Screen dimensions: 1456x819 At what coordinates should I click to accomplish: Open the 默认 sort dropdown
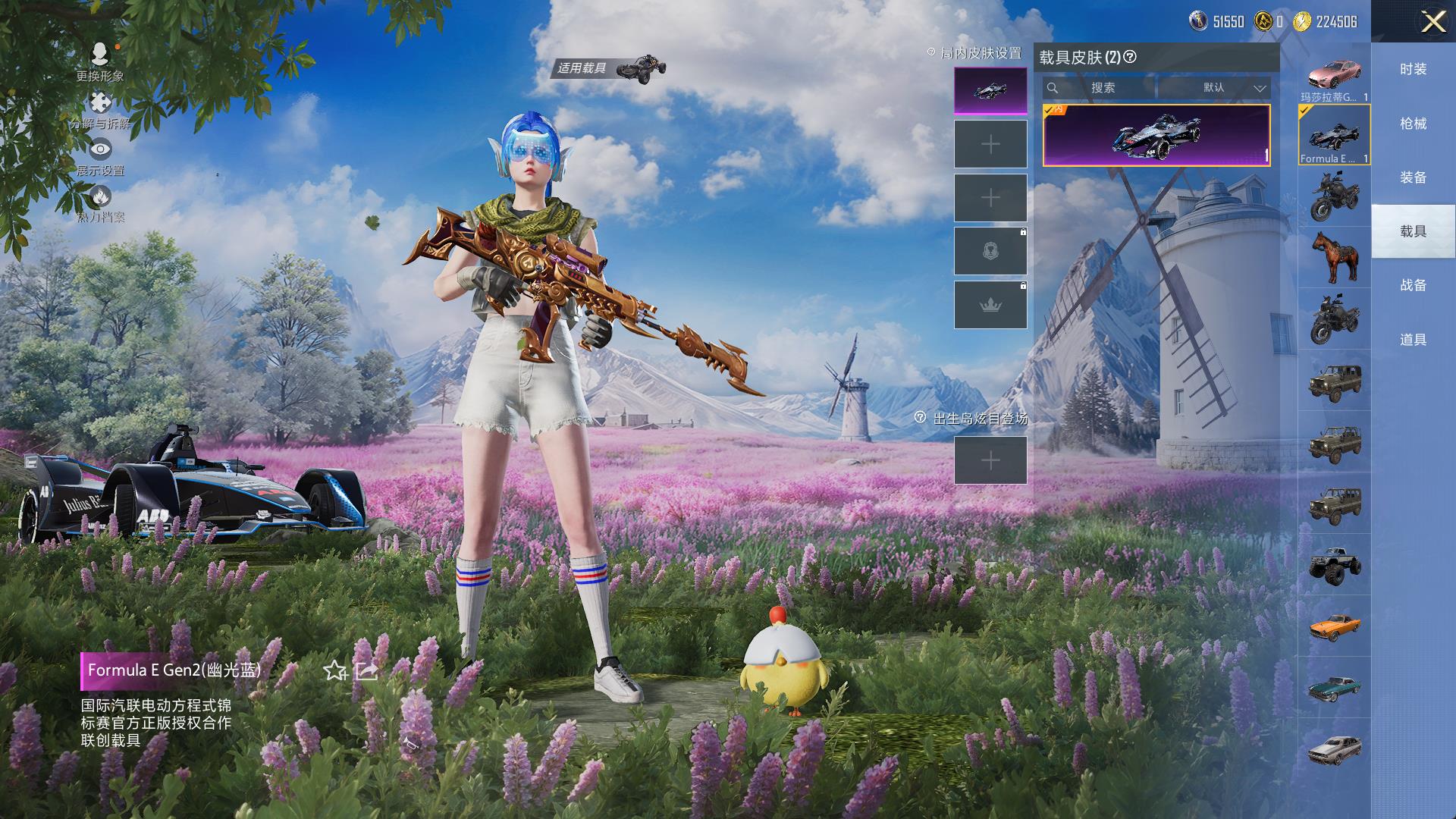tap(1215, 88)
